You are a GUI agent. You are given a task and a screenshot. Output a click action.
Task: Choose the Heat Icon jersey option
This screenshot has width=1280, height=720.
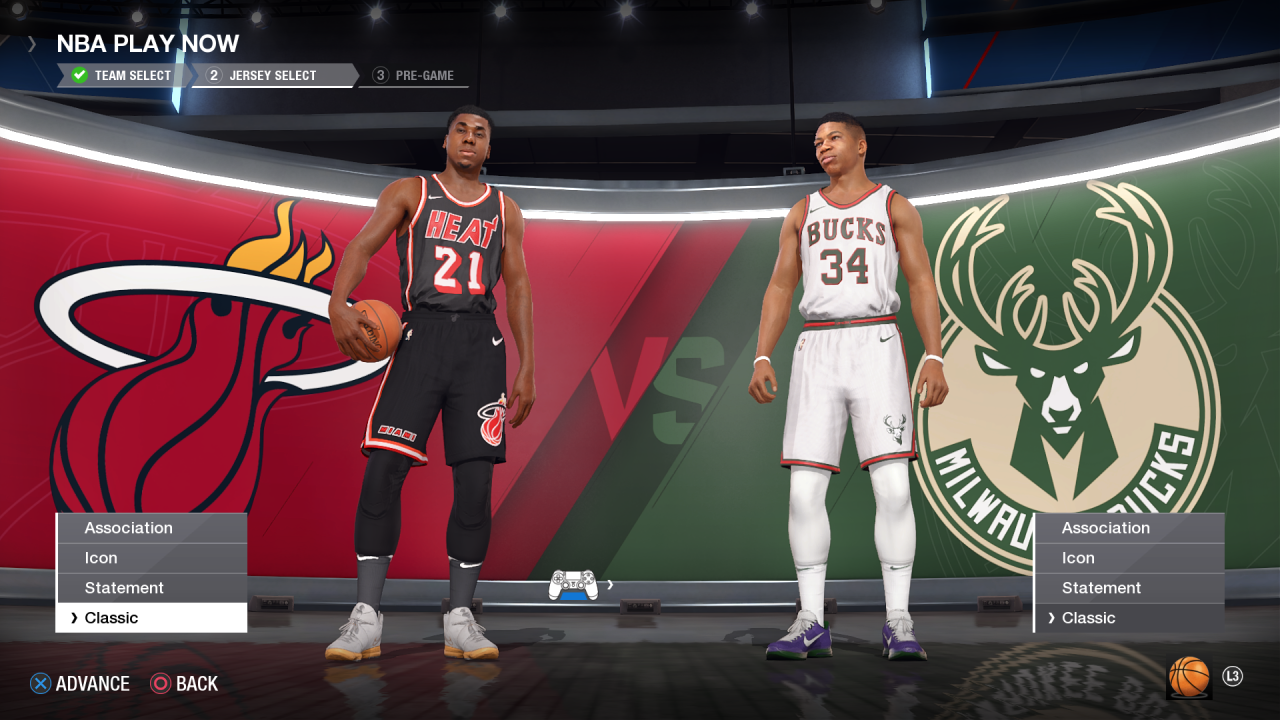[x=151, y=558]
